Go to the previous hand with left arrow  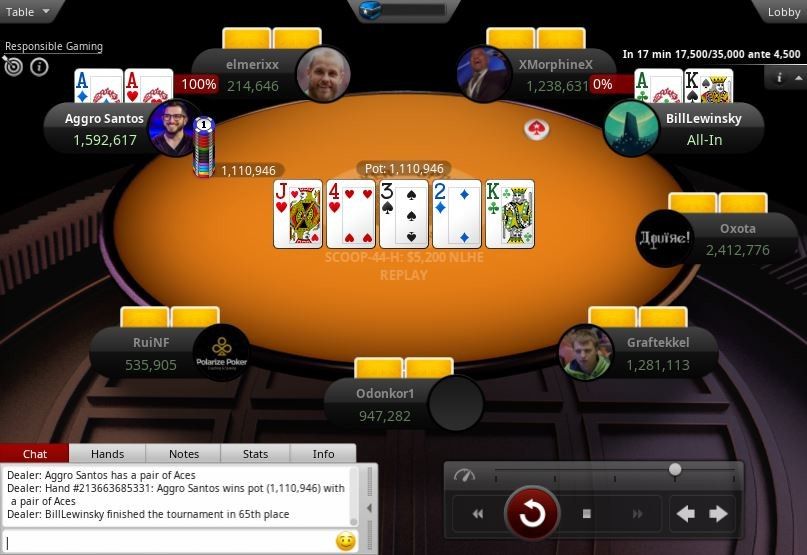tap(686, 514)
